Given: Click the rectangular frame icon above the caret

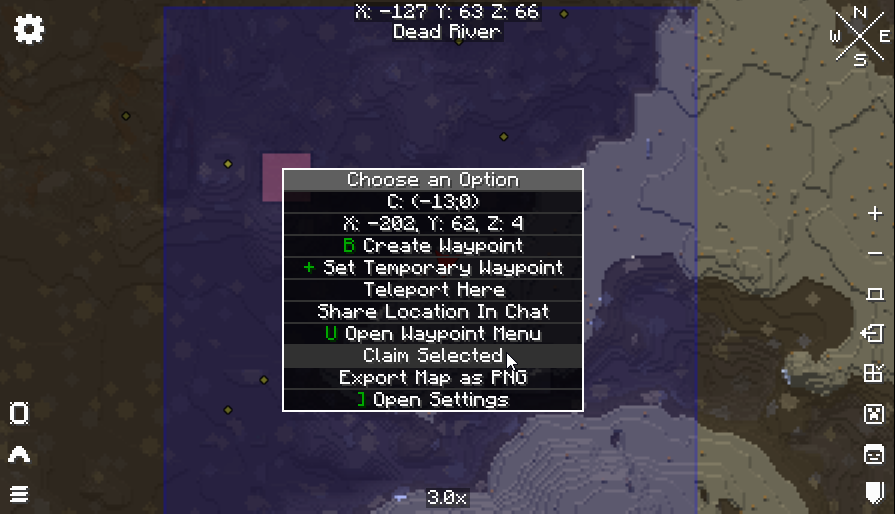Looking at the screenshot, I should click(x=19, y=414).
